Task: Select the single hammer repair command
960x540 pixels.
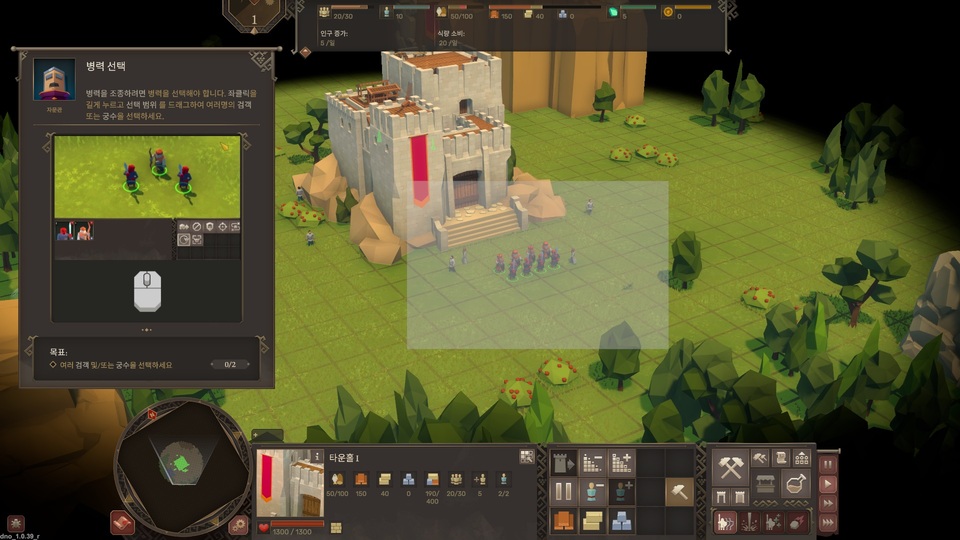Action: pos(679,492)
